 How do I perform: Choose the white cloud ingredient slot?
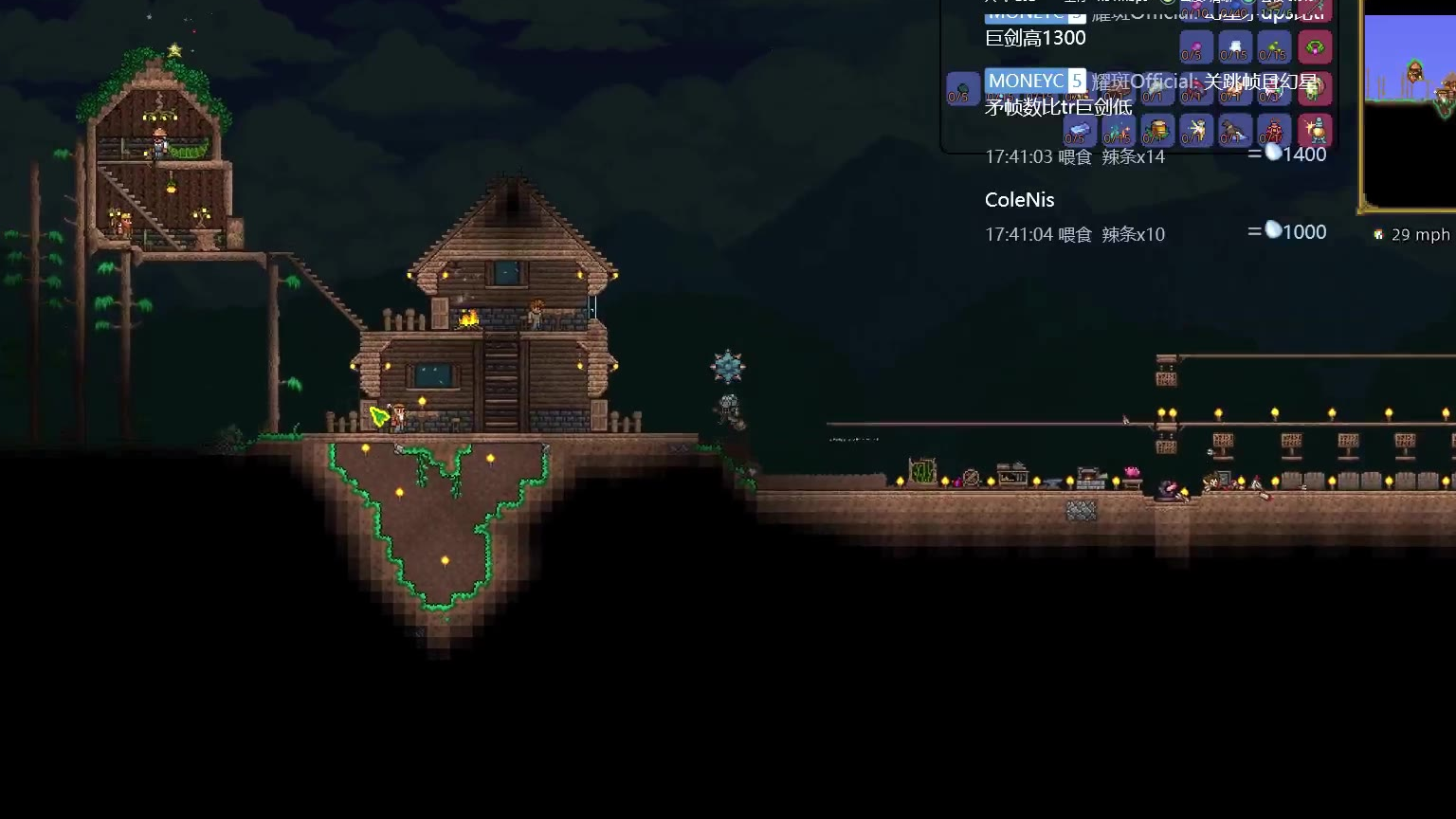tap(1234, 47)
